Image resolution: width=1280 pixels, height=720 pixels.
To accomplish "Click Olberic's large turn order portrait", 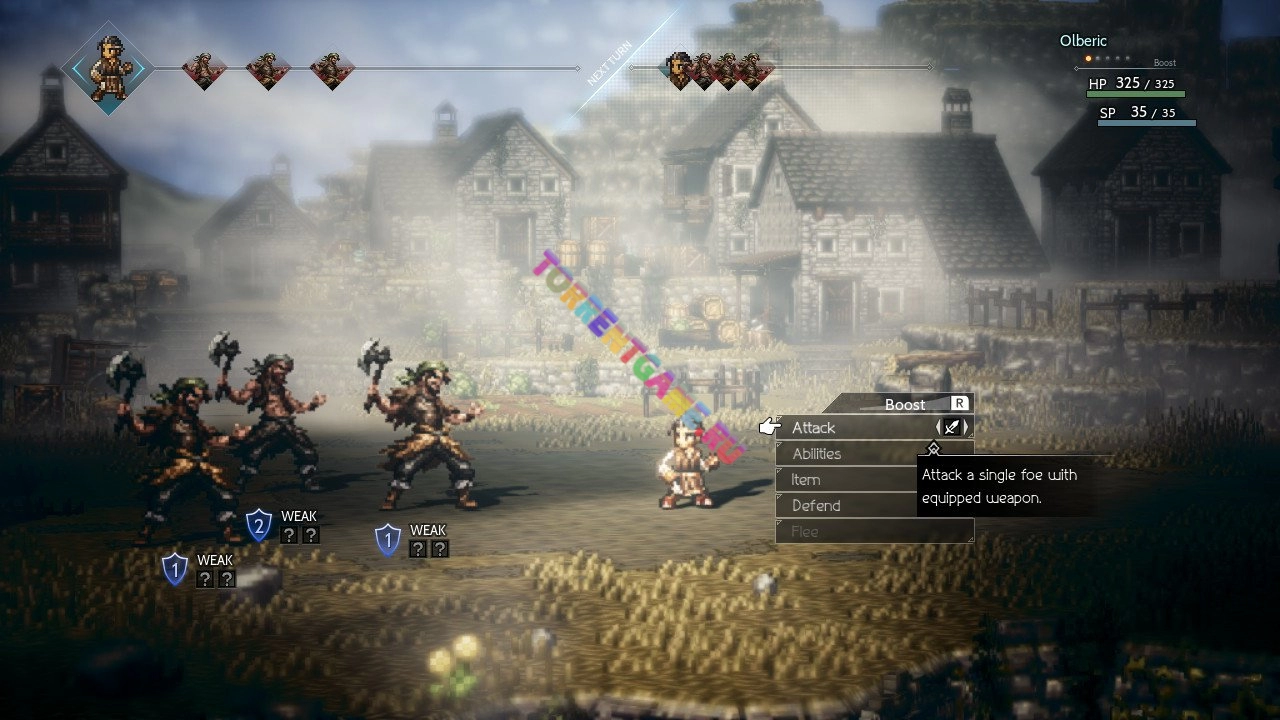I will [x=108, y=68].
